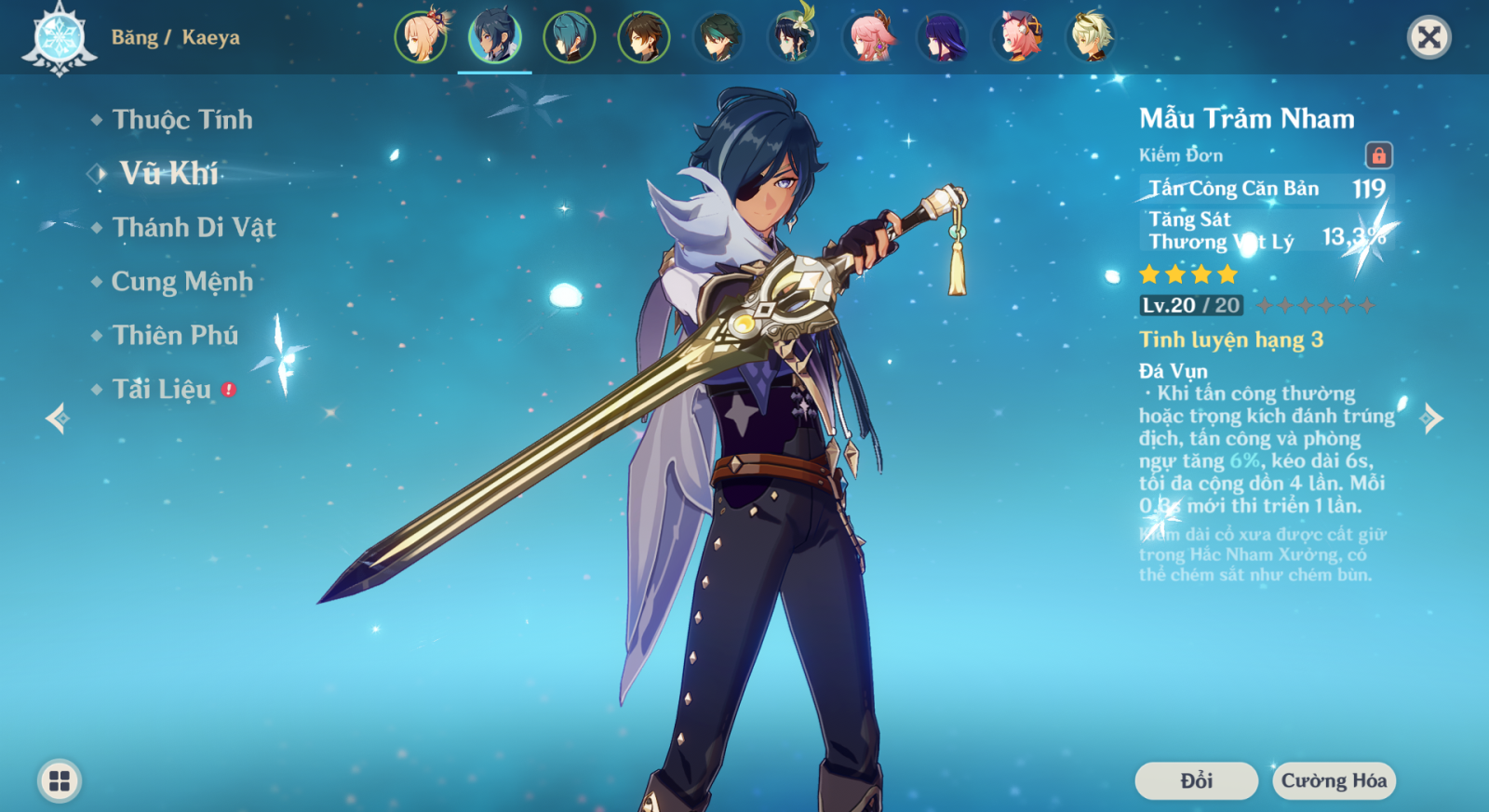Open the Thánh Di Vật artifacts section
The width and height of the screenshot is (1489, 812).
point(194,228)
